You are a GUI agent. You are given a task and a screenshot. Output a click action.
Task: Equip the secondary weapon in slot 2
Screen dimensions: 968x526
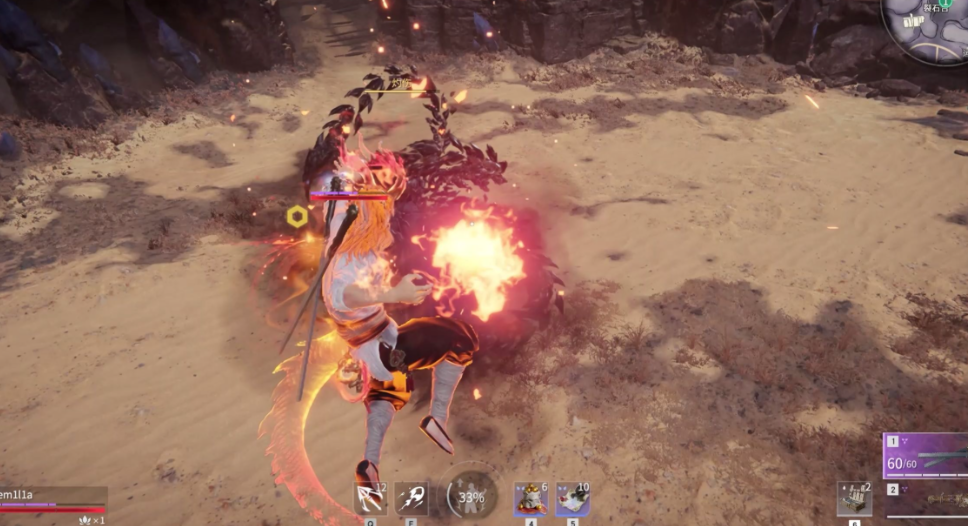tap(926, 499)
